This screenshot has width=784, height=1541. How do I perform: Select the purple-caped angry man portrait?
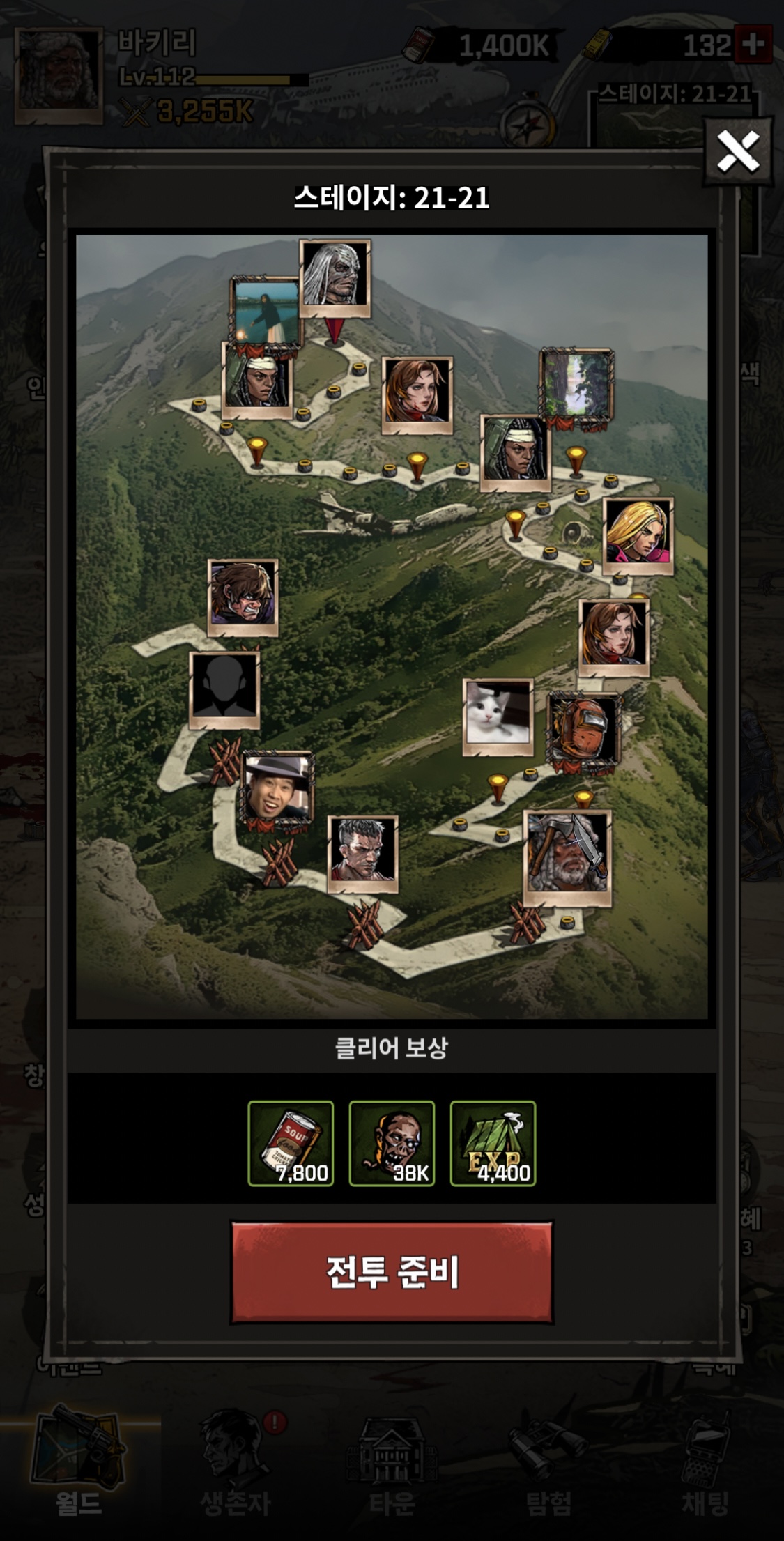click(243, 595)
